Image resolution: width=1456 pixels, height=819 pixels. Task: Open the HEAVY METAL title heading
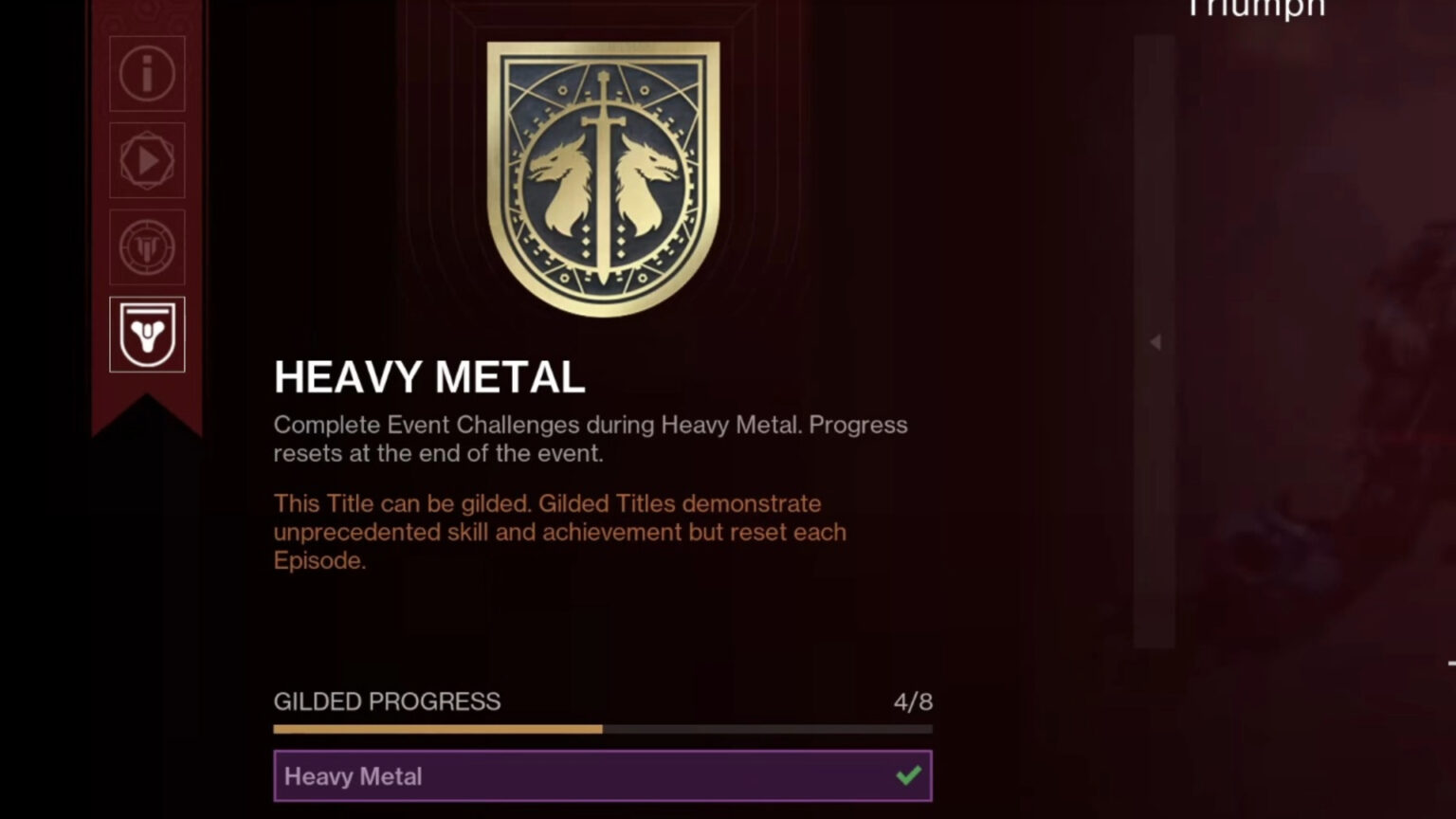(x=428, y=376)
